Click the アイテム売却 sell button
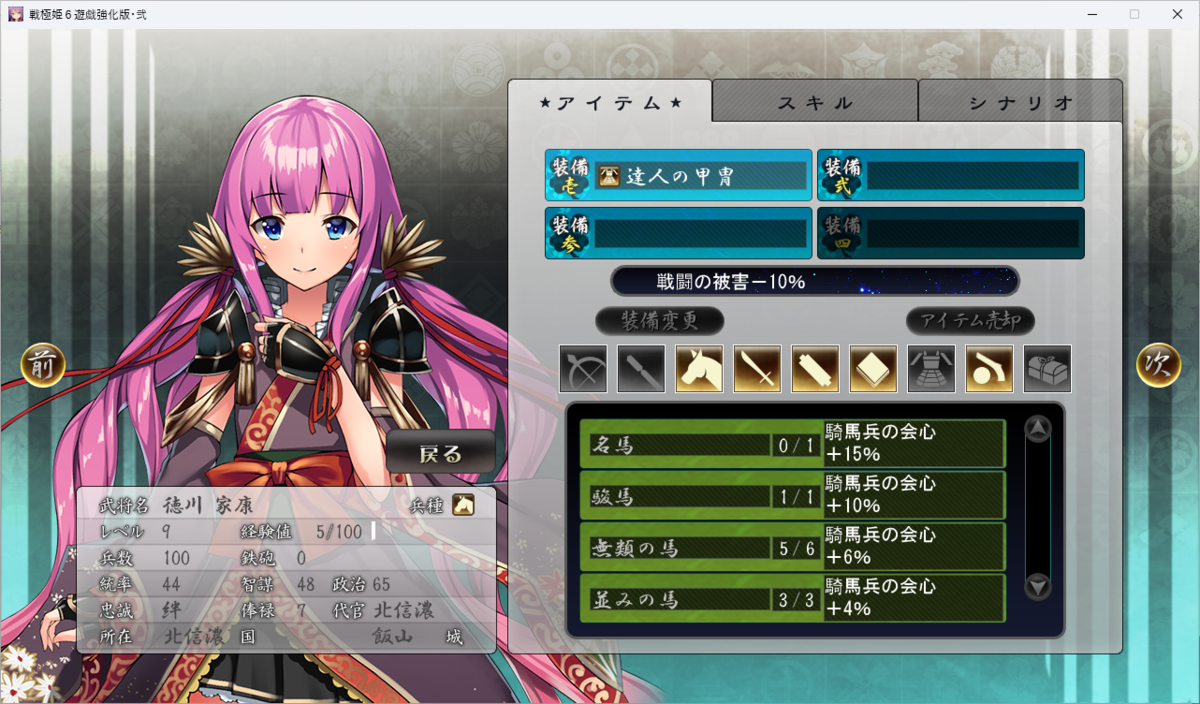1200x704 pixels. click(970, 321)
